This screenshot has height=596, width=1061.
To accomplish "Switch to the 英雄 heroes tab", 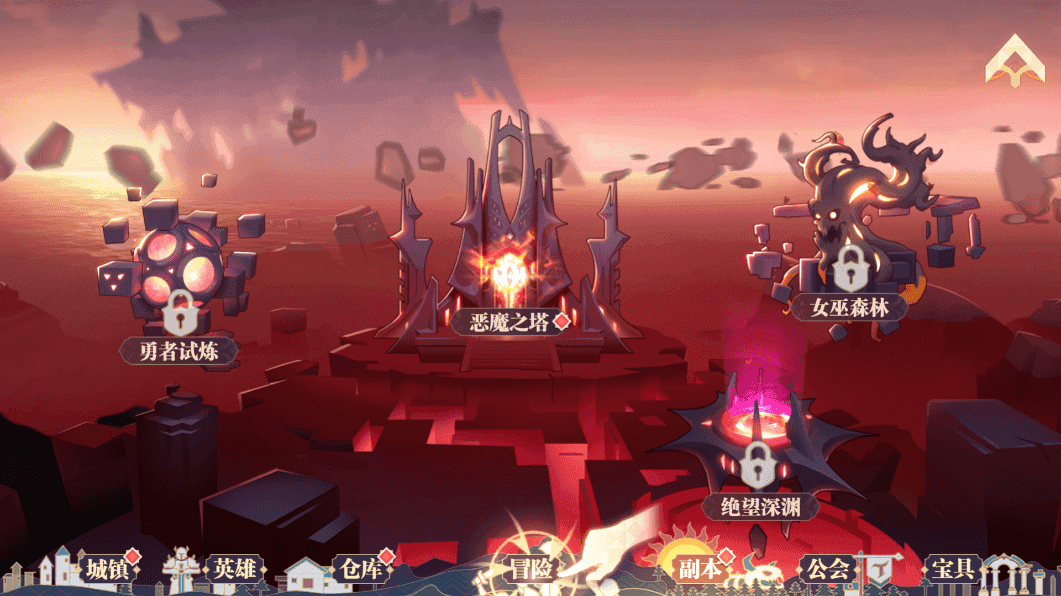I will (x=235, y=570).
